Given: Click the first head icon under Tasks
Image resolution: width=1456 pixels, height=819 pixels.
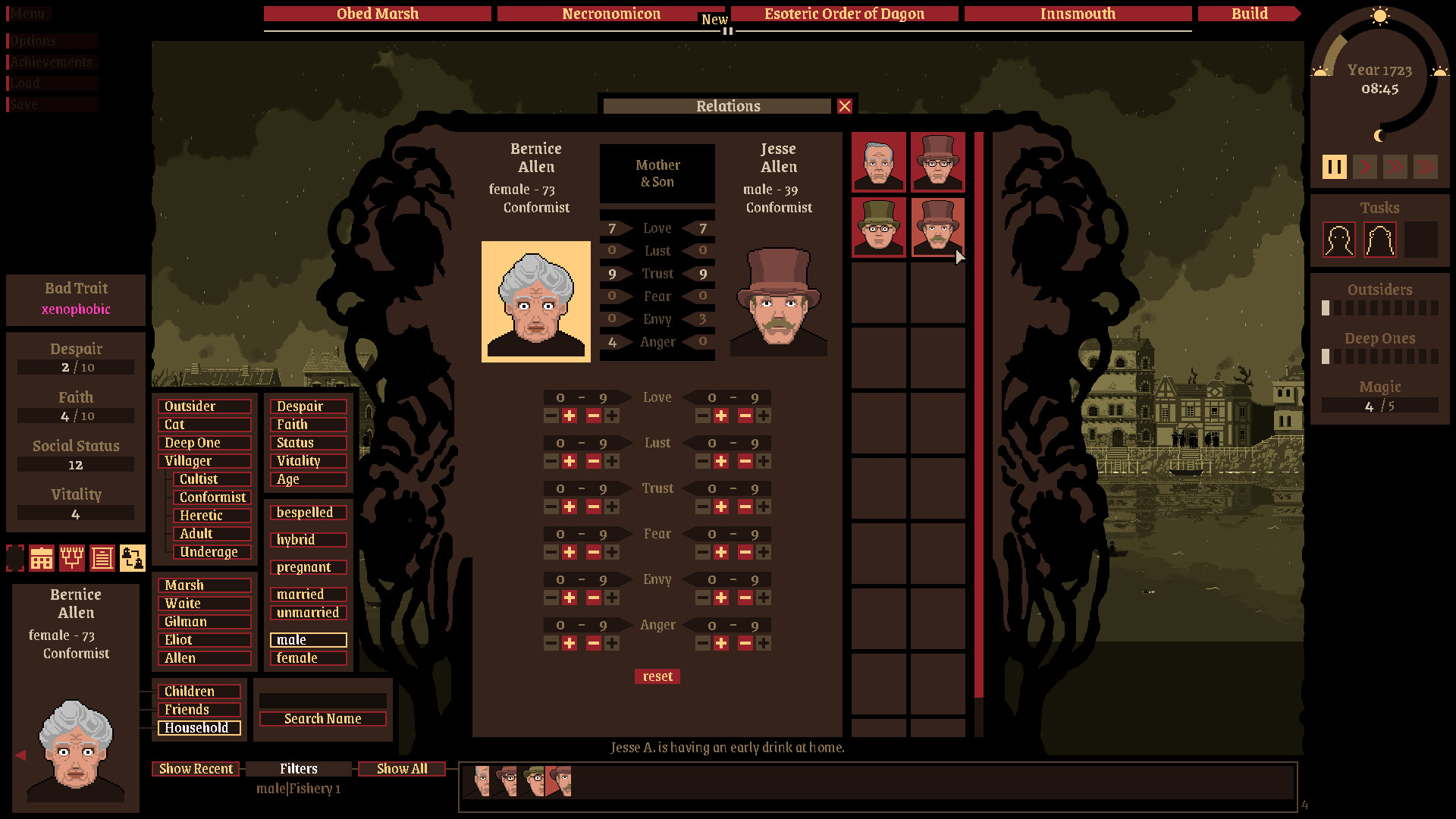Looking at the screenshot, I should (1339, 239).
